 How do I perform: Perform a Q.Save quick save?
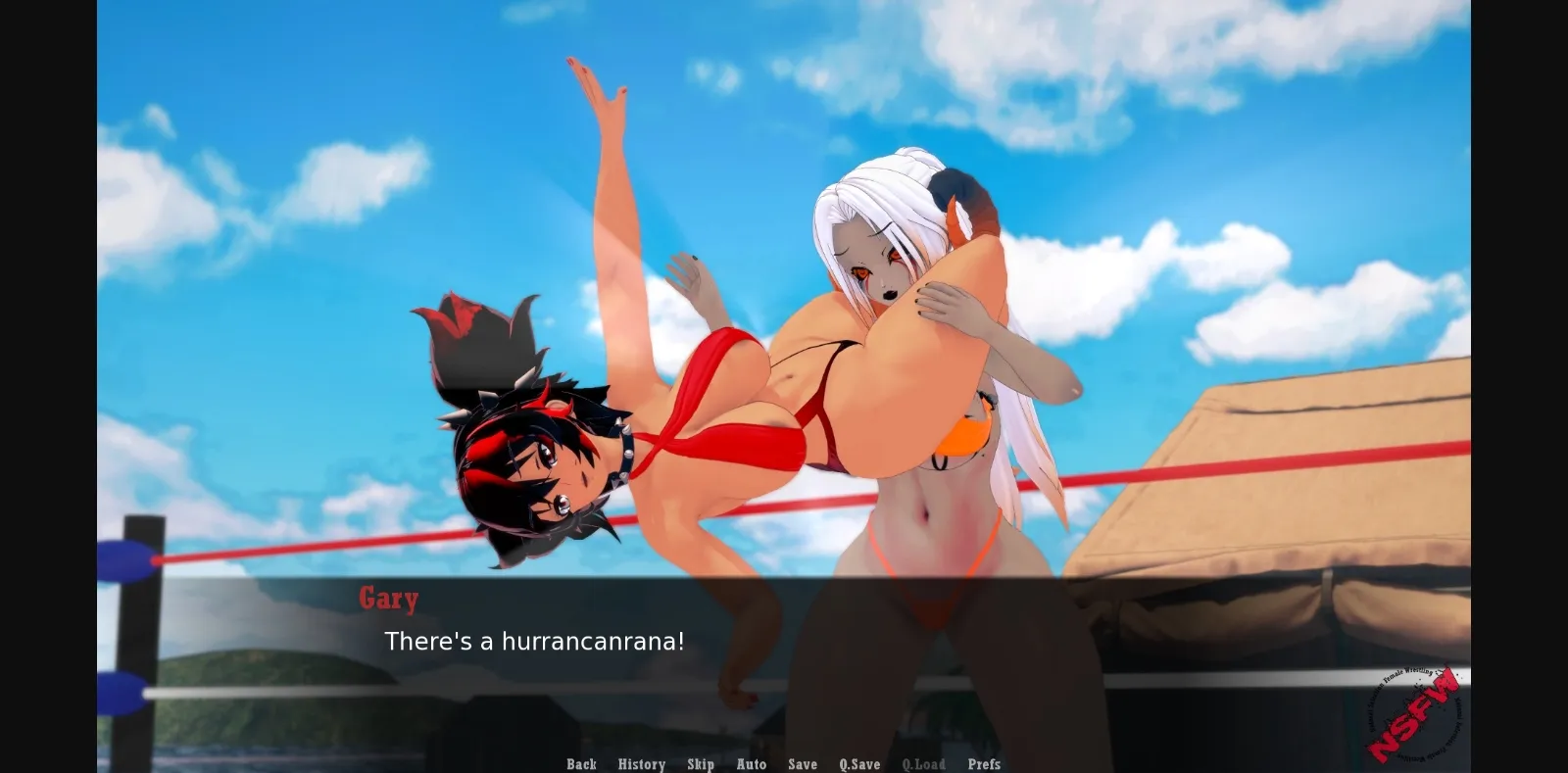(x=859, y=764)
